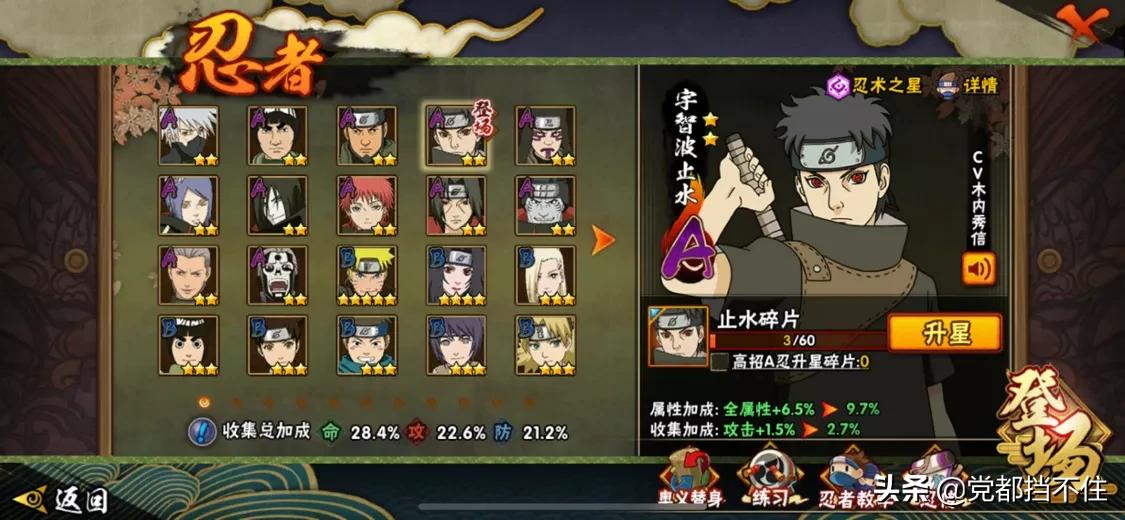Screen dimensions: 1125x520
Task: Play the voice line speaker button
Action: (x=978, y=269)
